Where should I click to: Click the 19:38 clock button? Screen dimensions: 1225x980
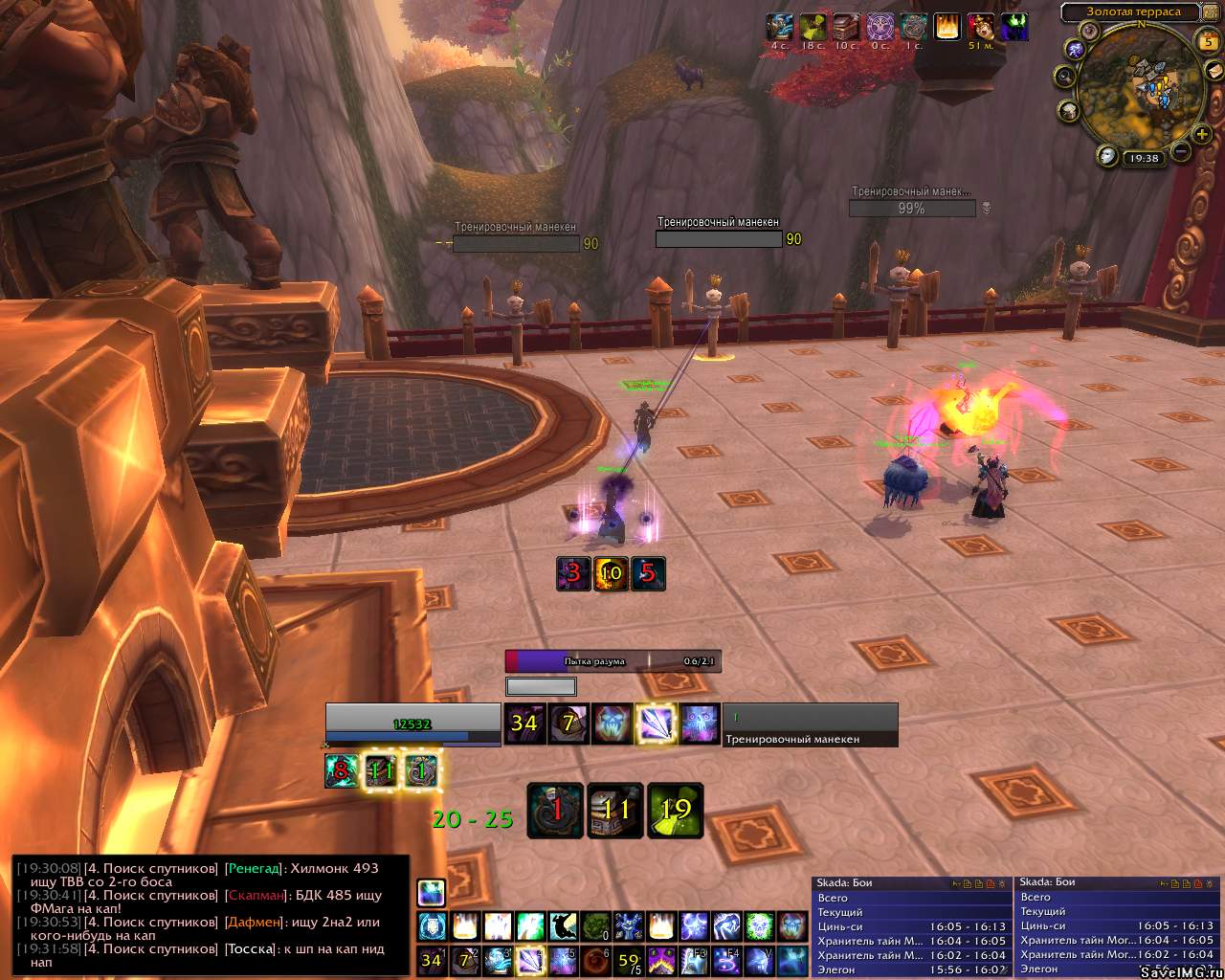click(1143, 159)
